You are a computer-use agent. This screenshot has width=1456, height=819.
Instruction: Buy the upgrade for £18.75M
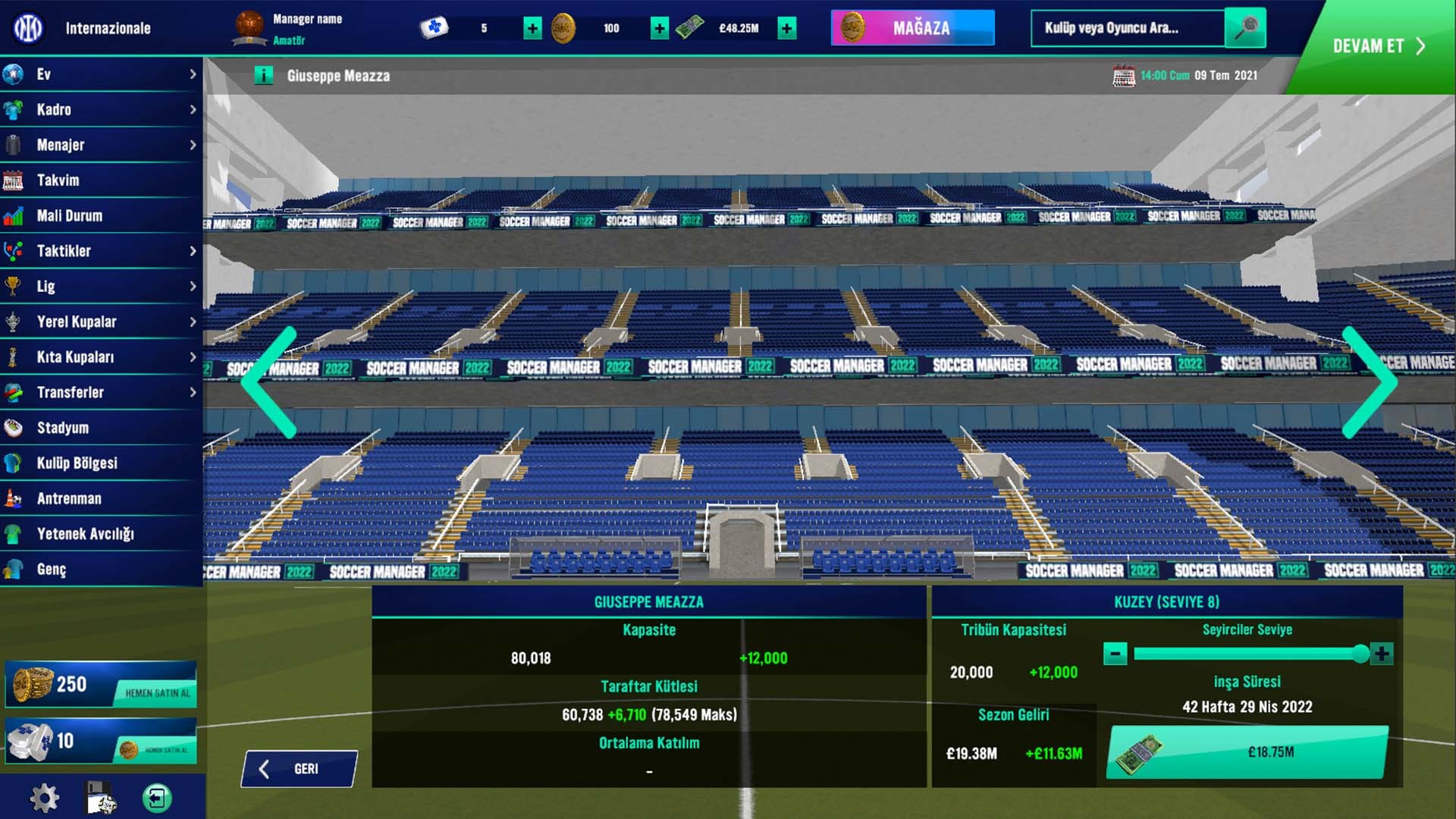(x=1247, y=752)
